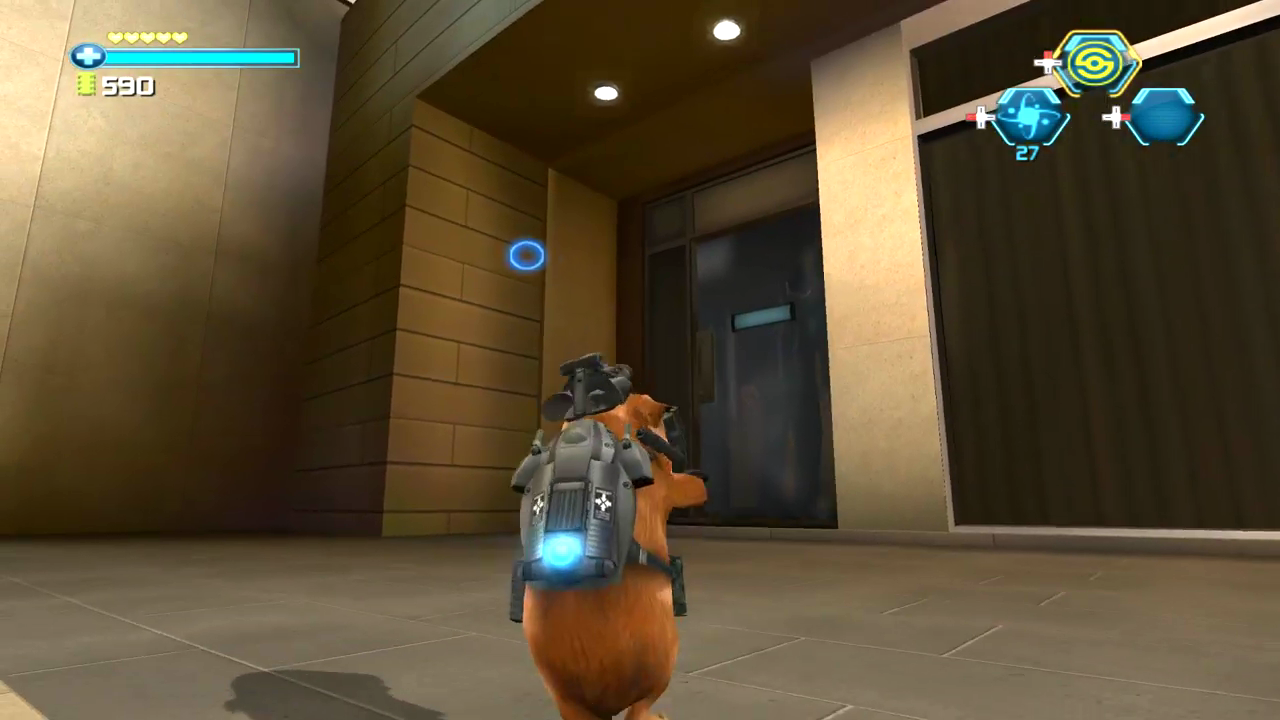
Task: Expand the top weapon slot selector arrow
Action: (1047, 62)
